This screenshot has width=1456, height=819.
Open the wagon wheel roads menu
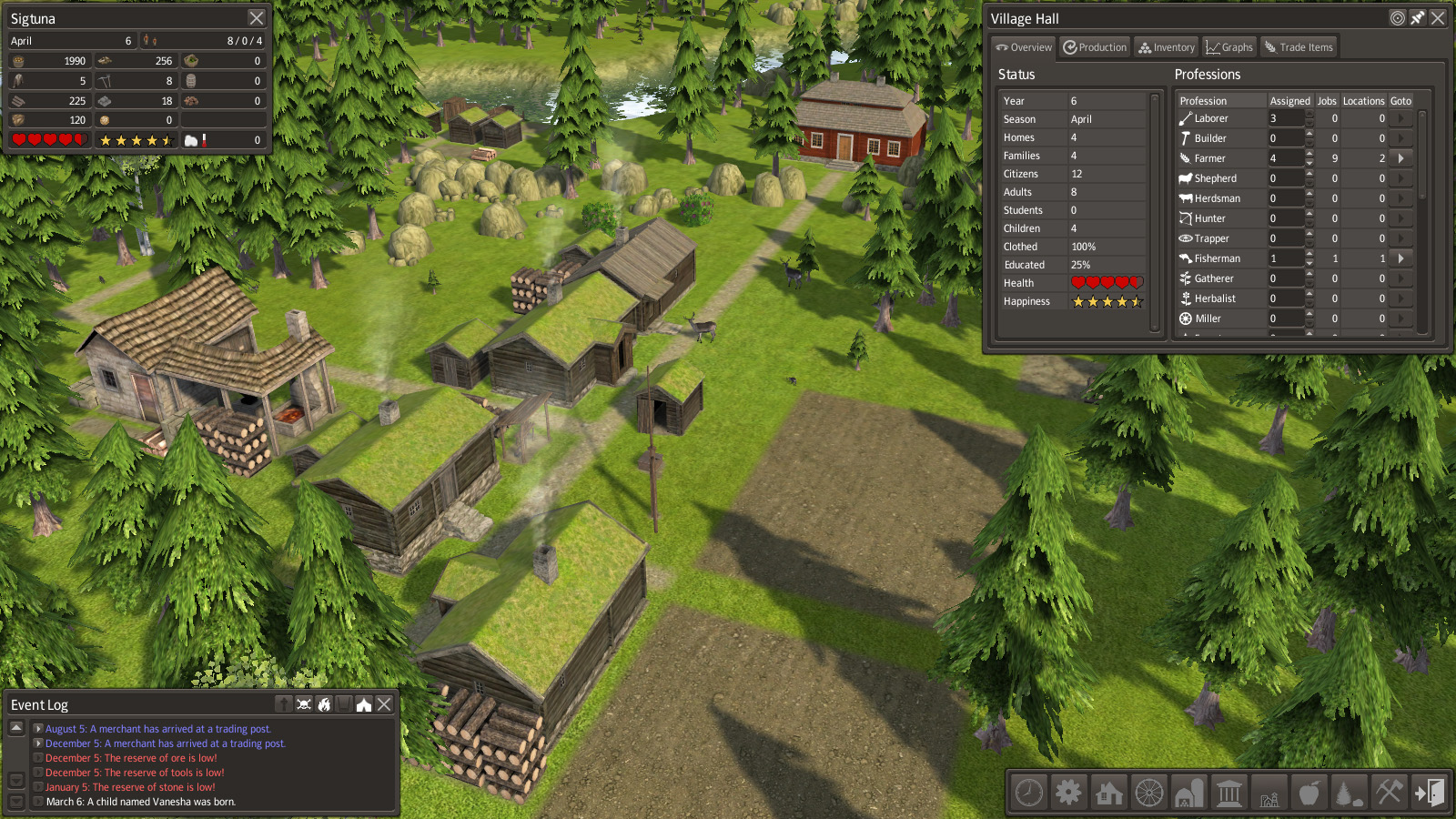click(1149, 793)
